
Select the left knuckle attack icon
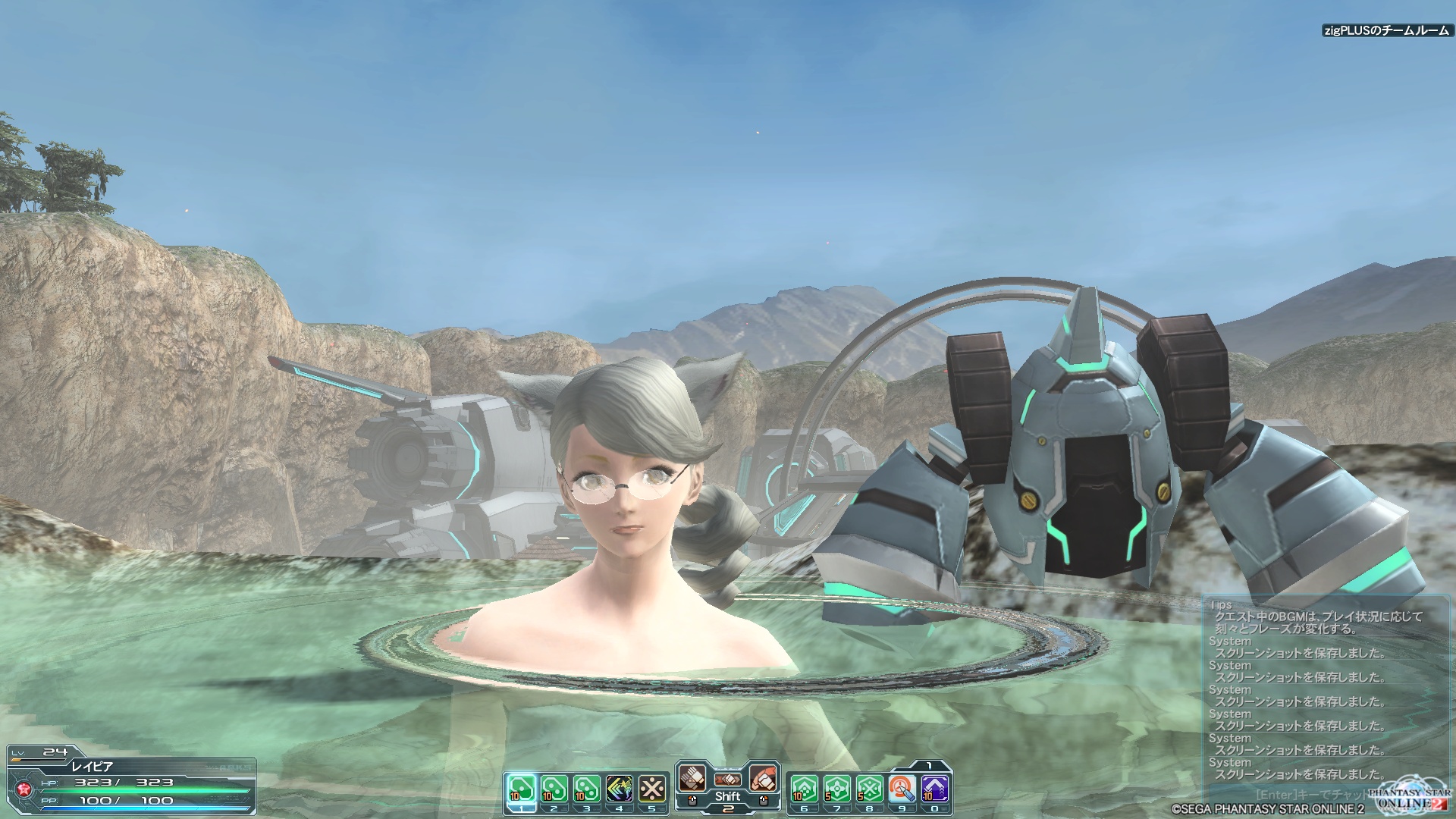[x=692, y=778]
